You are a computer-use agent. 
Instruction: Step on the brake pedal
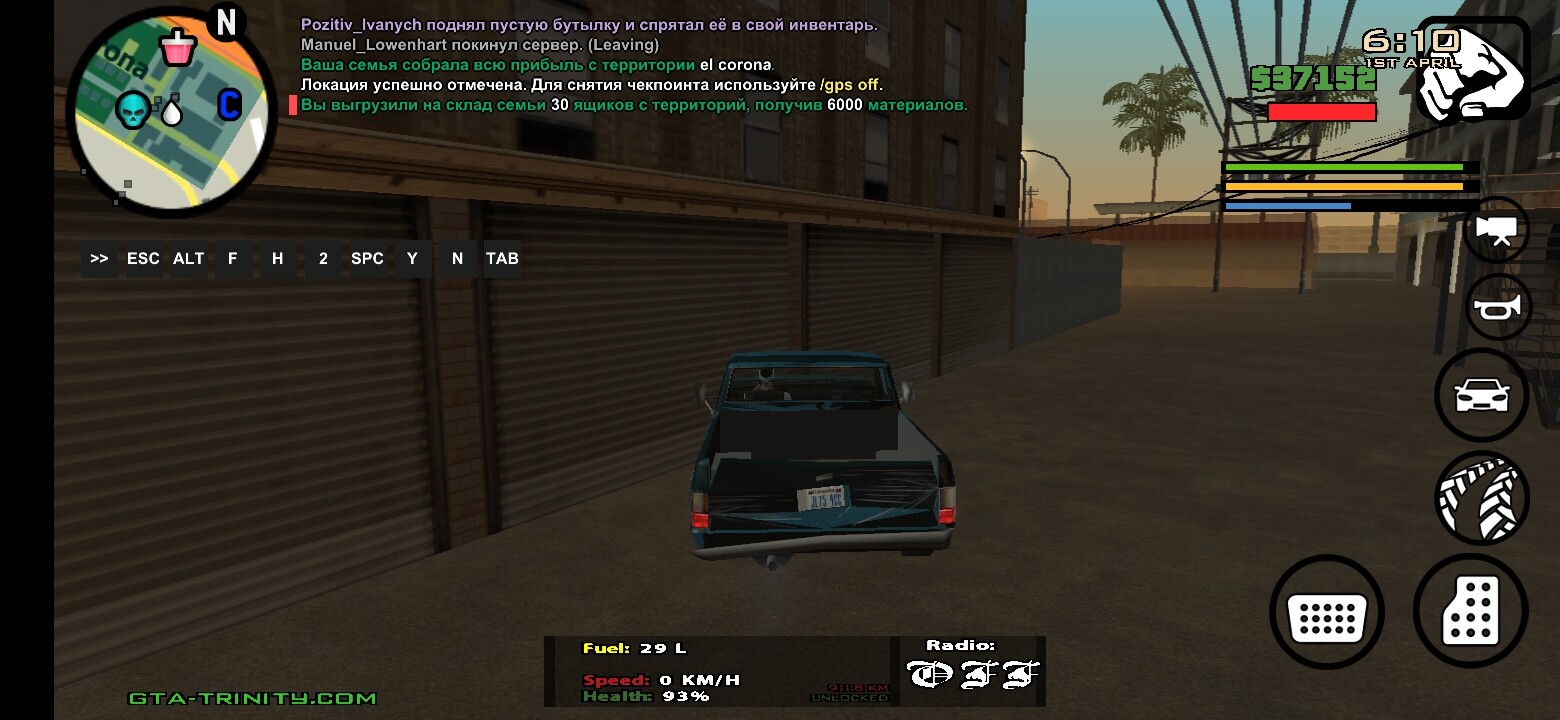[1326, 612]
